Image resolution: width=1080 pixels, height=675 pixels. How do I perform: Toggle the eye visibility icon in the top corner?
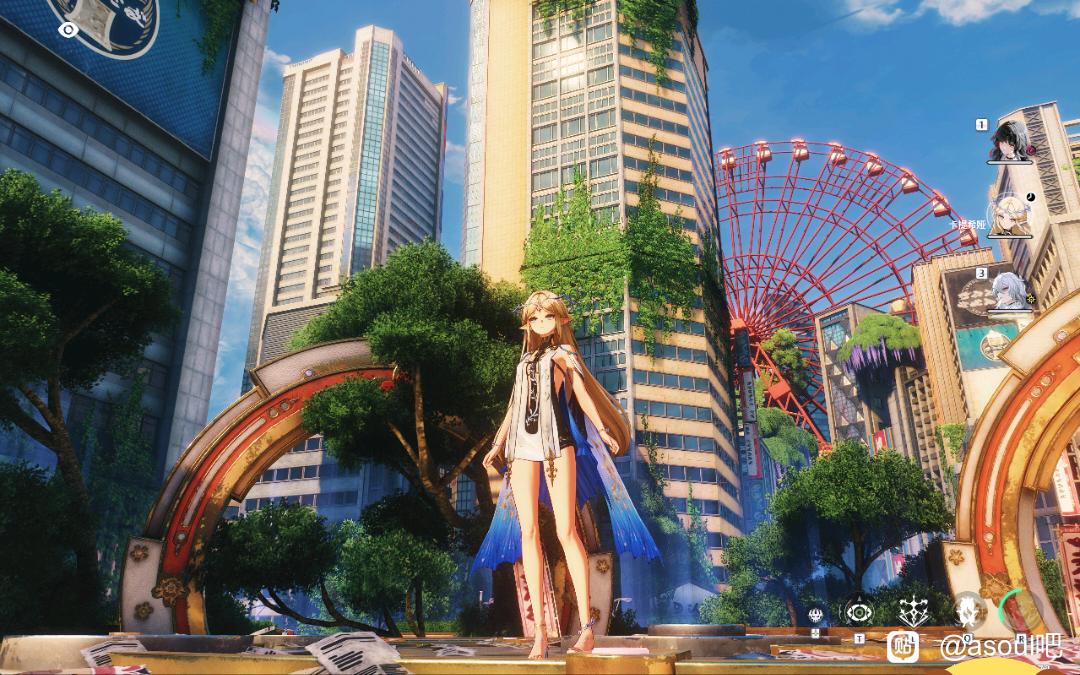(68, 30)
